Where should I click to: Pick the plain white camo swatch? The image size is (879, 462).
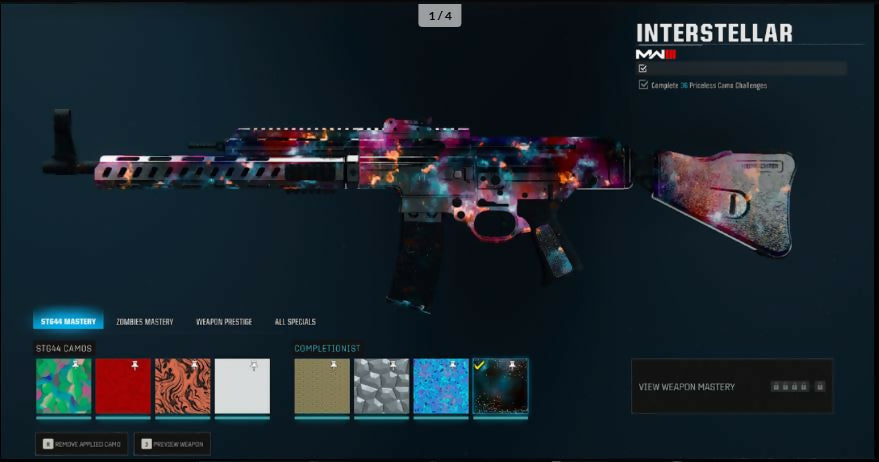pyautogui.click(x=242, y=386)
